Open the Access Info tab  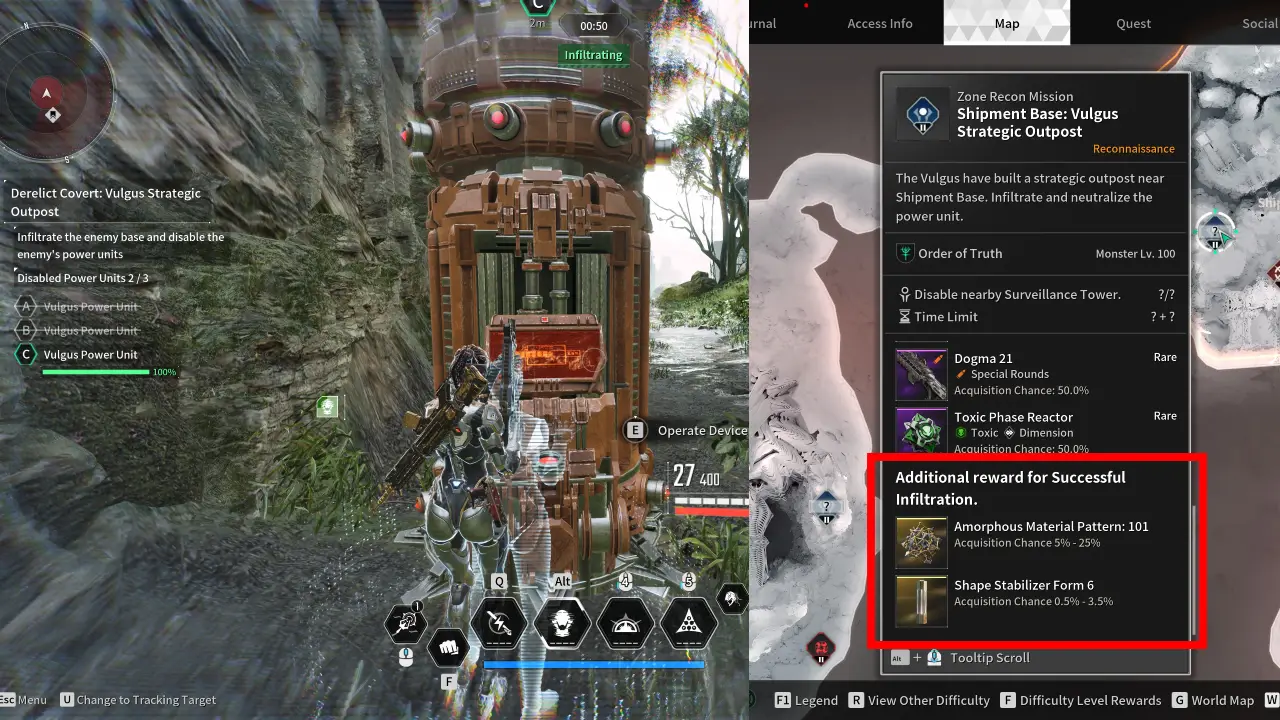[880, 23]
